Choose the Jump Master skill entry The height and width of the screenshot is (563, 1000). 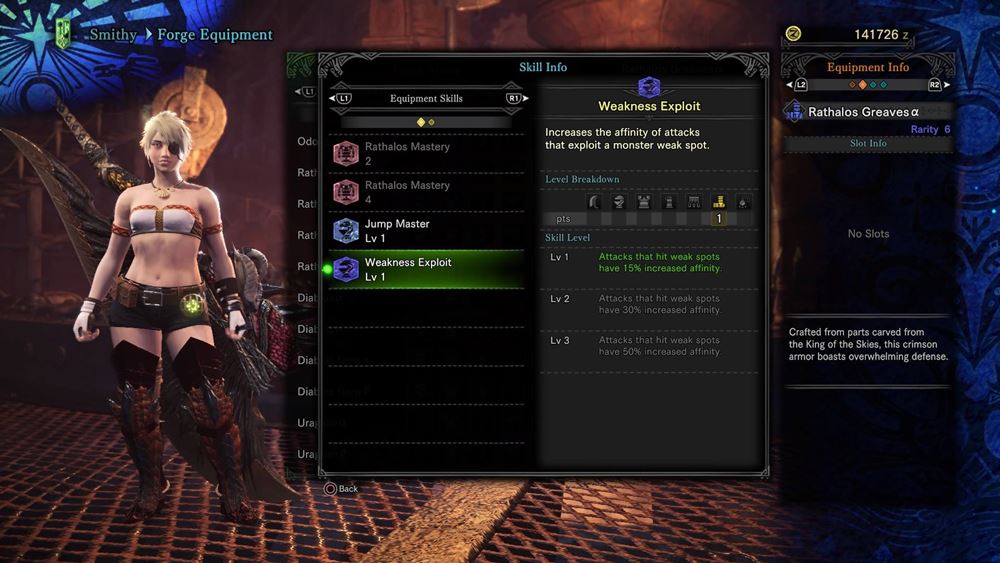coord(428,231)
